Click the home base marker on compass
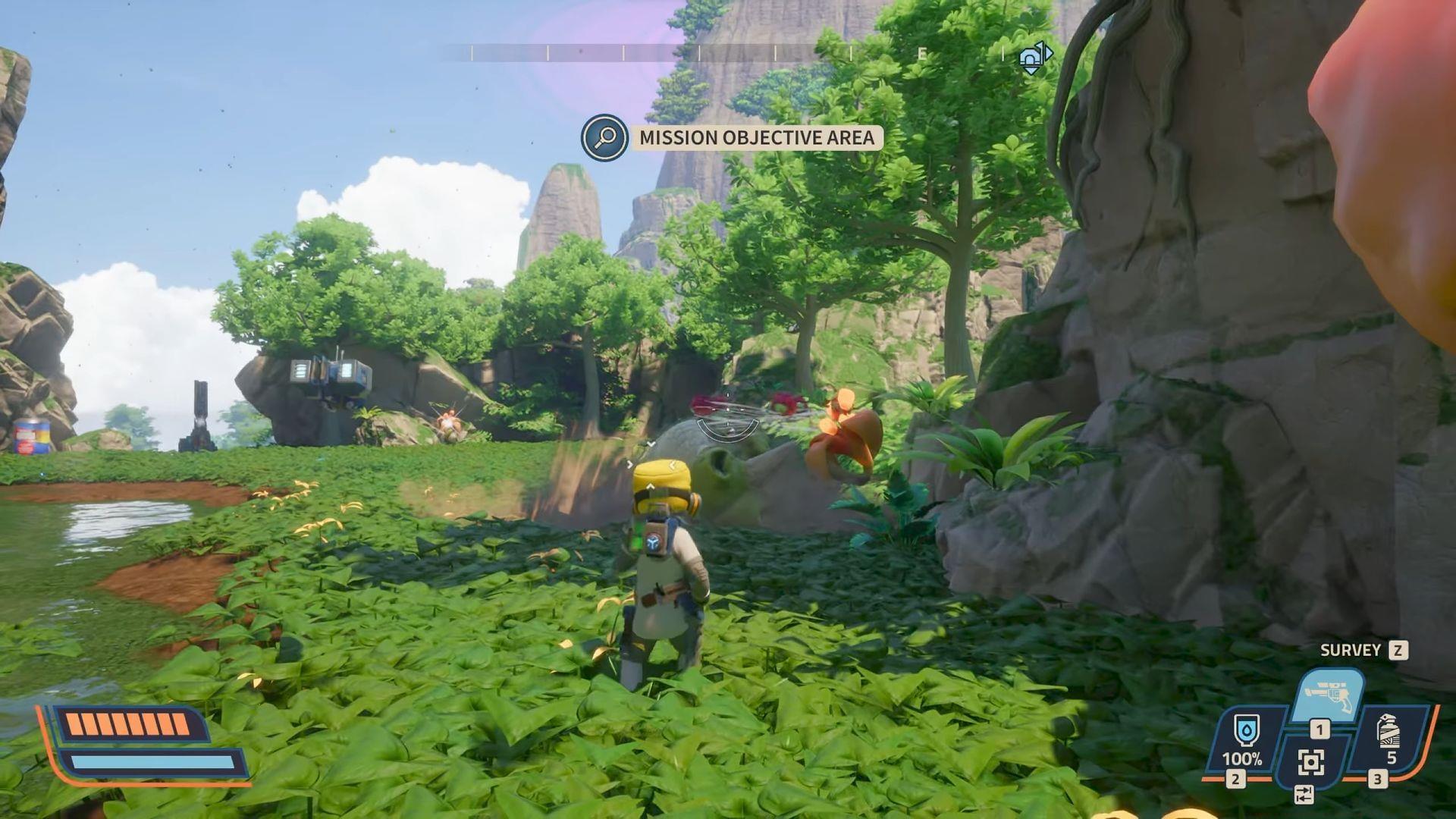Screen dimensions: 1456x819 coord(1034,57)
